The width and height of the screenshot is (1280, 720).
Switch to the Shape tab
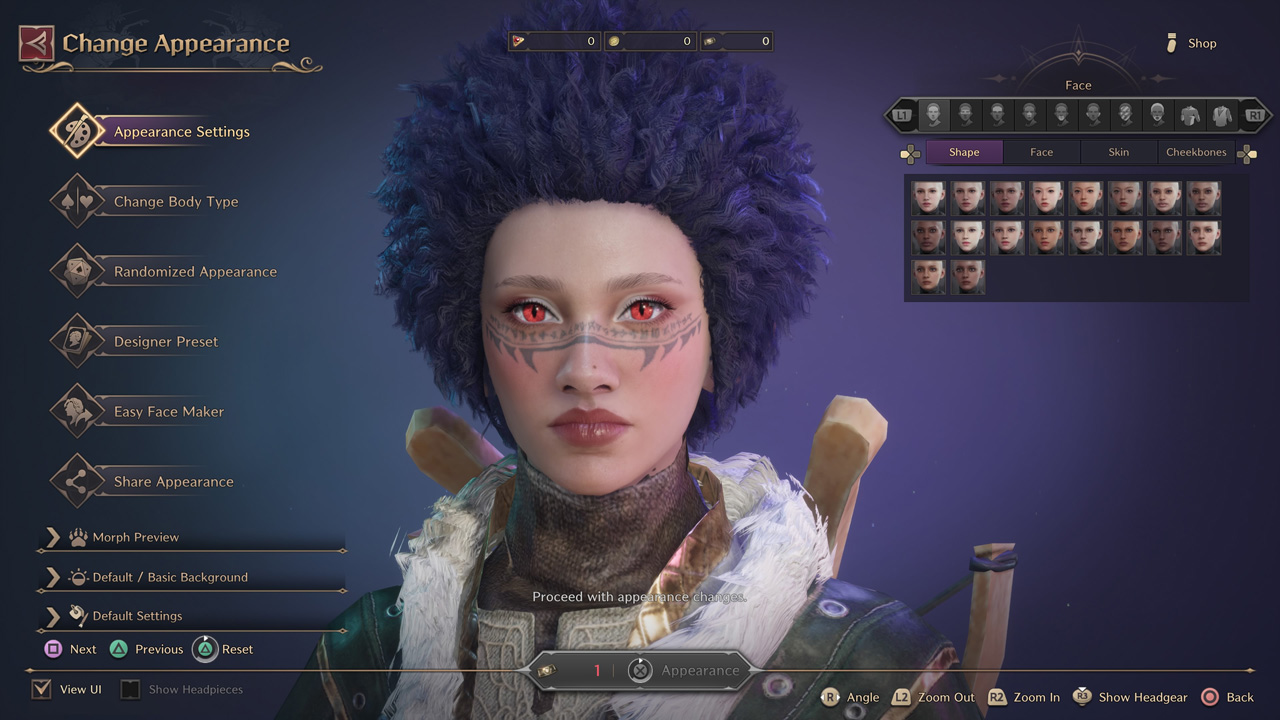pos(964,152)
